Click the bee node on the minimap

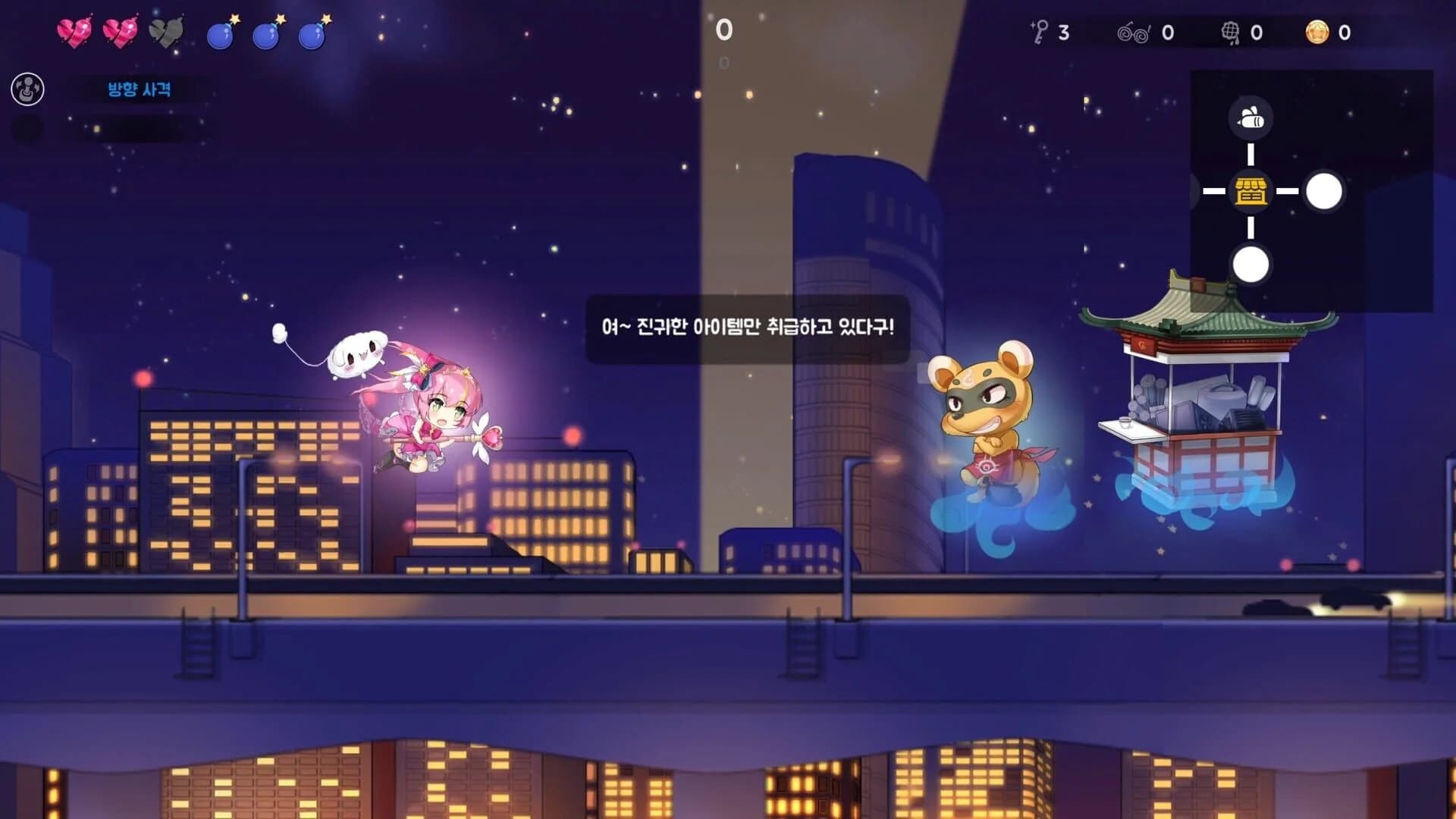[x=1251, y=119]
